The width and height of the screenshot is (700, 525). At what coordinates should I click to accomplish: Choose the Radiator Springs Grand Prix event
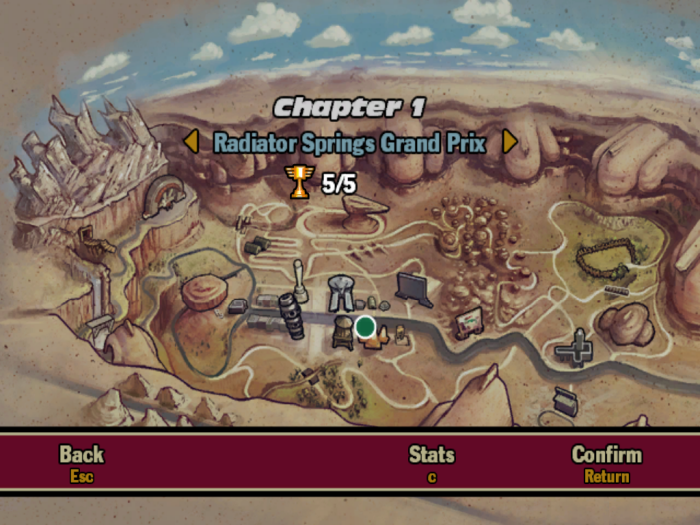[x=349, y=142]
